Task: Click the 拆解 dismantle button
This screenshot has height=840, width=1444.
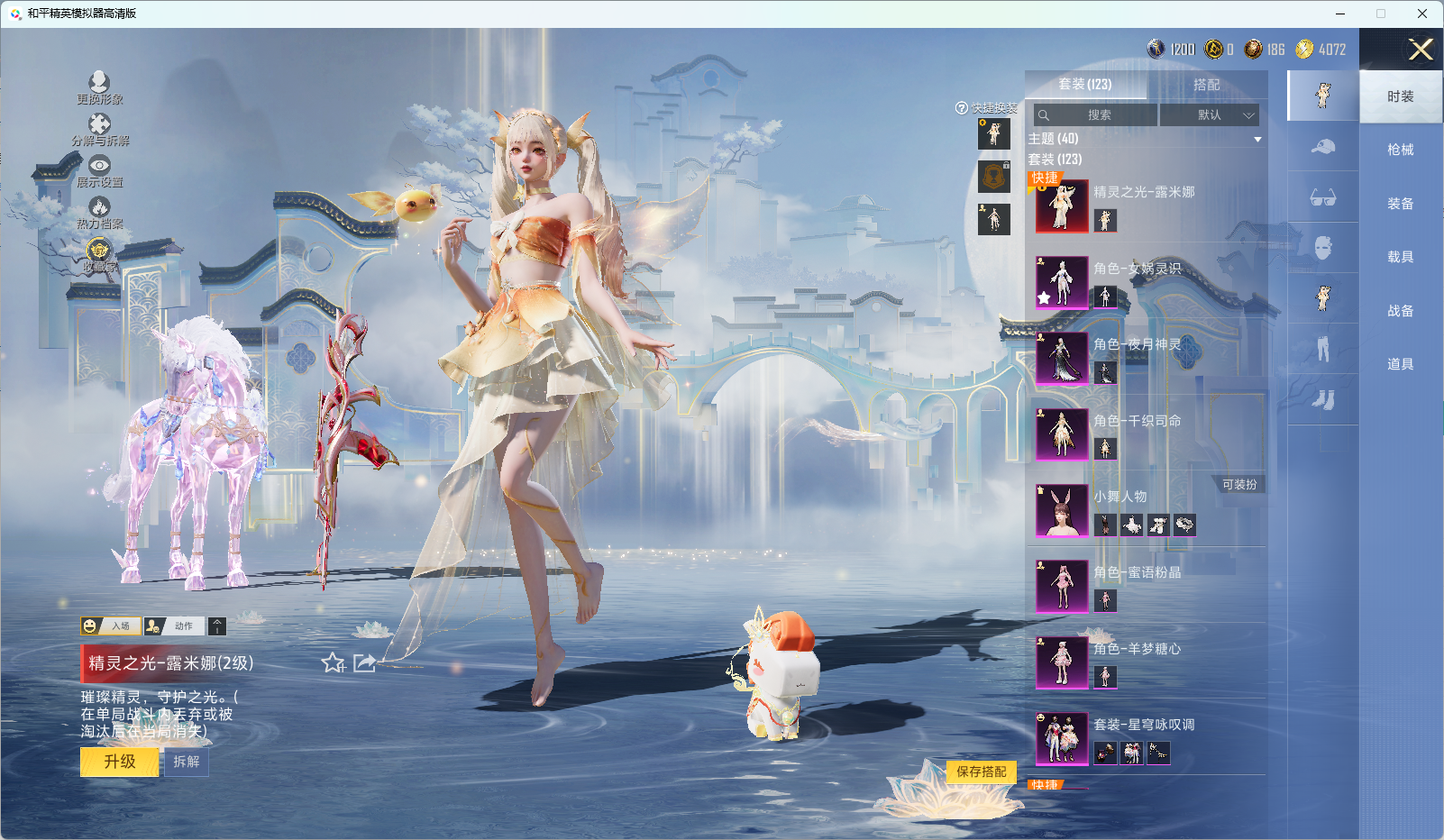Action: pos(187,762)
